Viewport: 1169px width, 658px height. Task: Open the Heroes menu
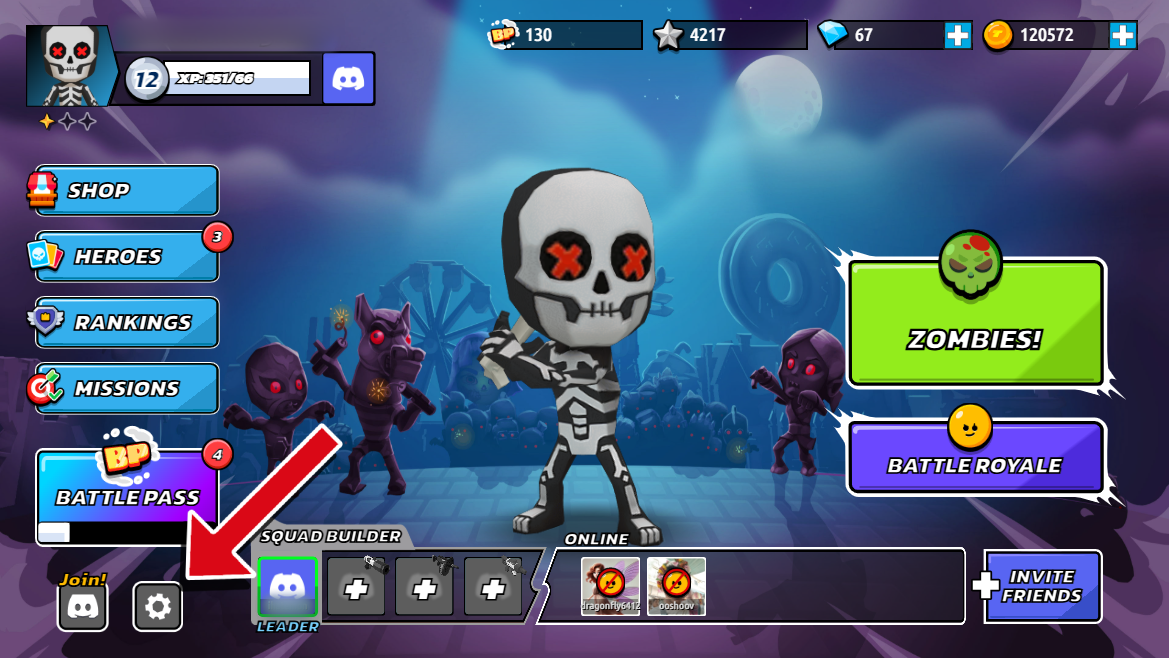click(x=127, y=257)
